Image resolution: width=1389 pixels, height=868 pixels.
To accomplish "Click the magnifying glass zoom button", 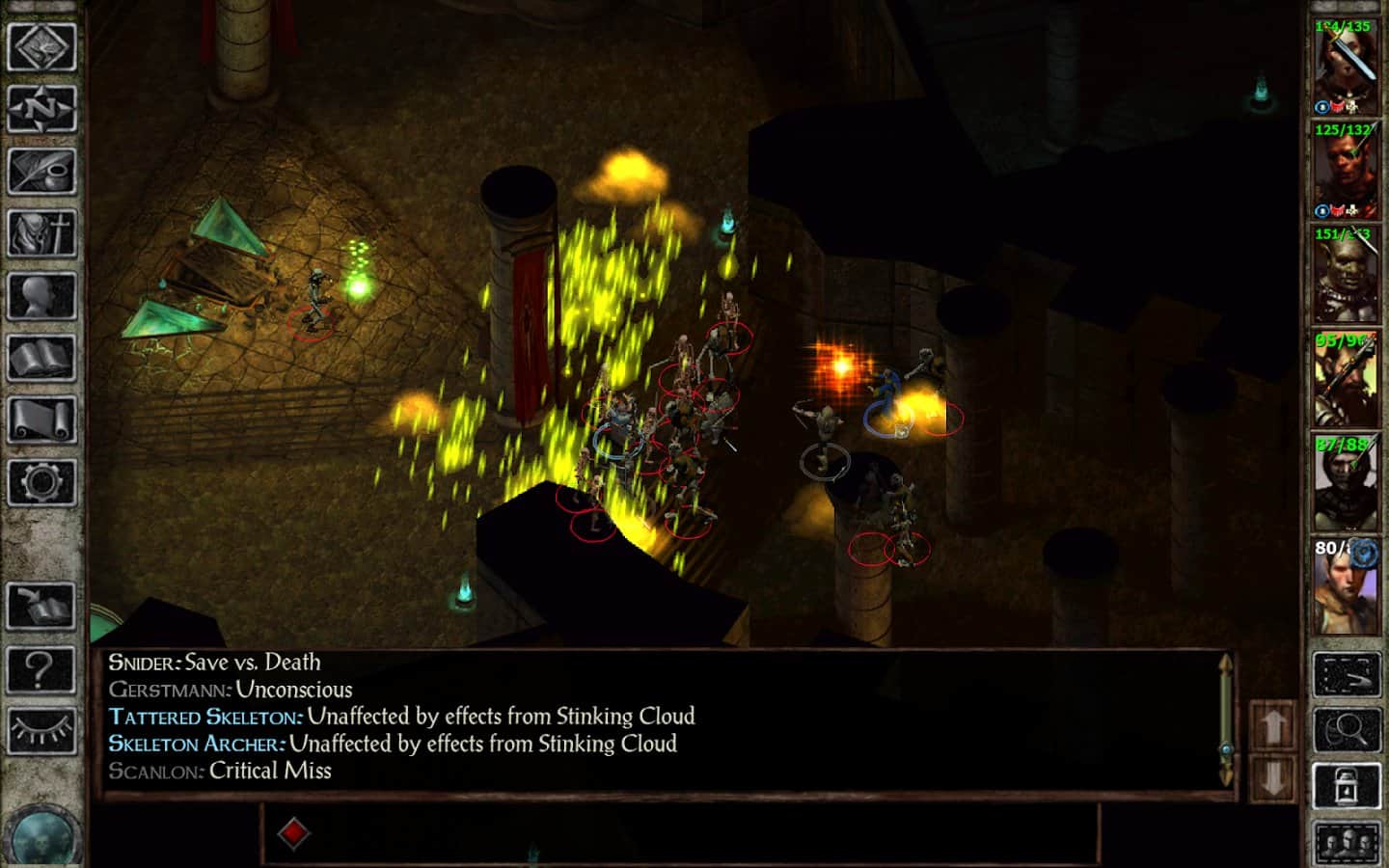I will (1347, 730).
